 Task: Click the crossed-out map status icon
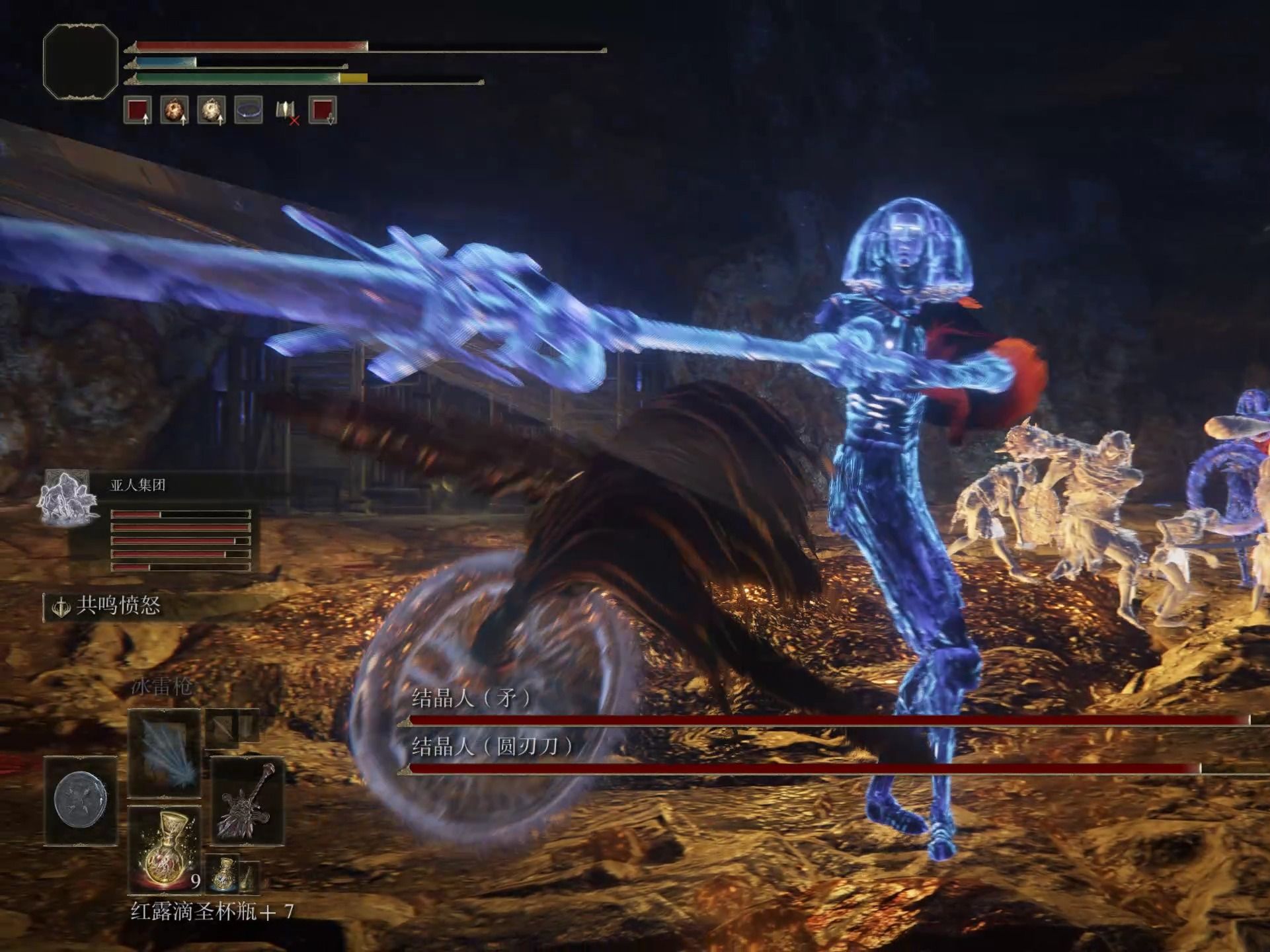pyautogui.click(x=286, y=110)
